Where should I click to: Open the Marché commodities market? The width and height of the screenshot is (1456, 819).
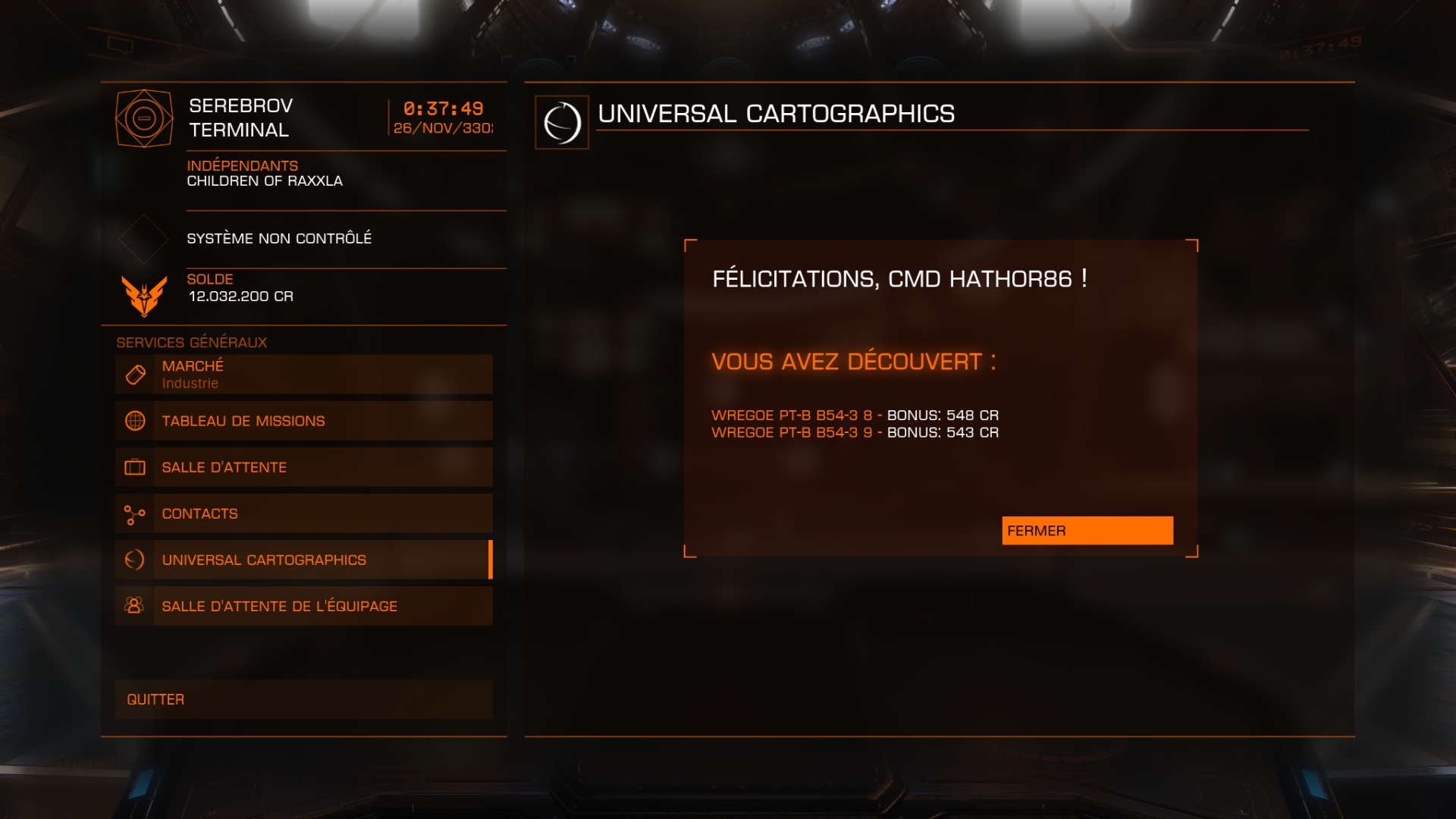point(303,375)
